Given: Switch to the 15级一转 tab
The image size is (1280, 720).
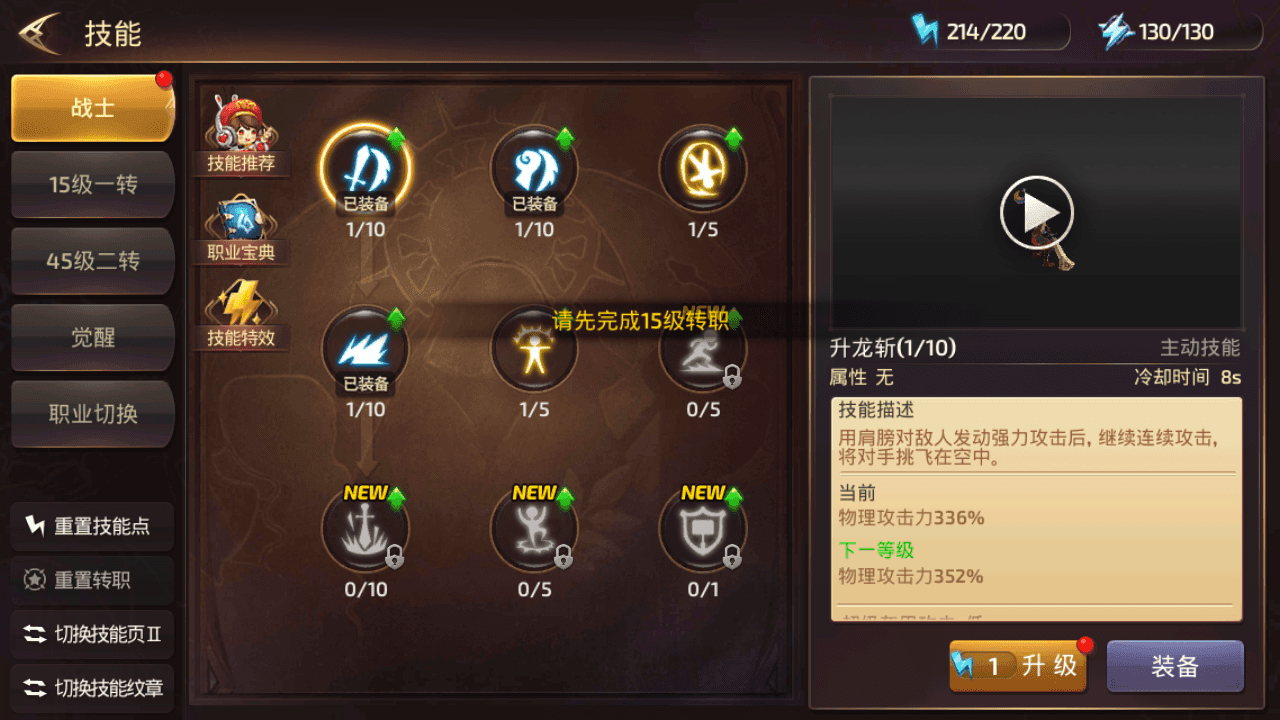Looking at the screenshot, I should pos(92,184).
